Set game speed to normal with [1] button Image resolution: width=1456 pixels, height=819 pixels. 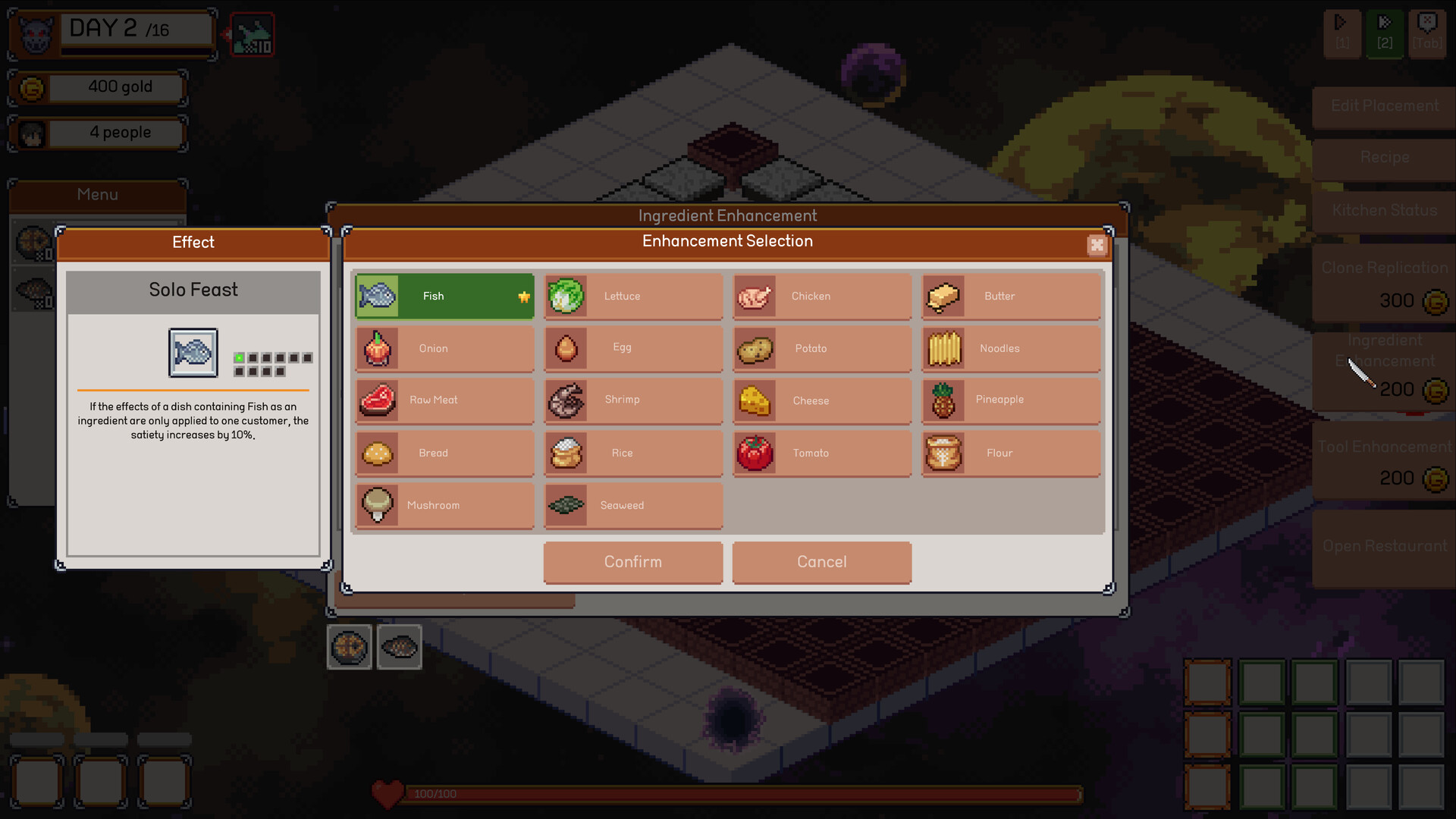pos(1342,33)
